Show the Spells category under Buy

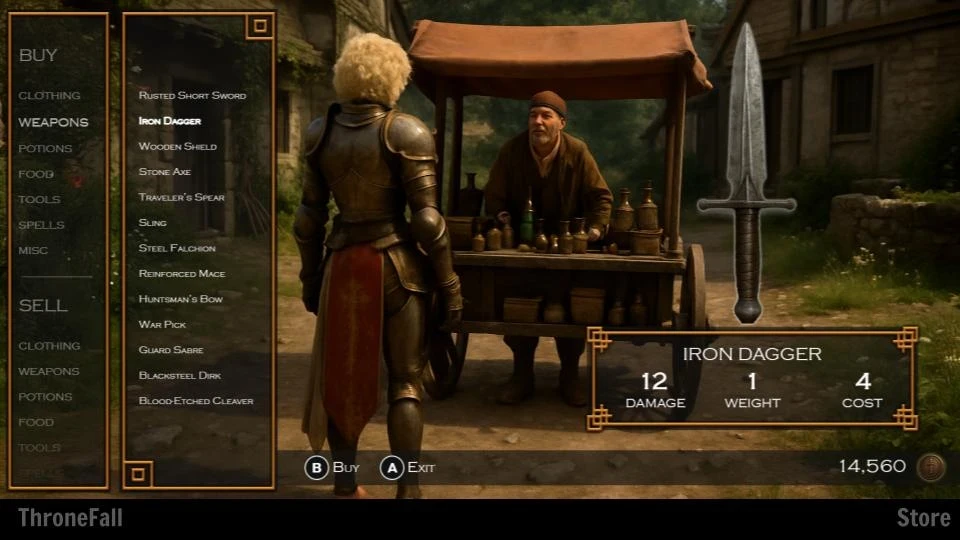[x=41, y=225]
